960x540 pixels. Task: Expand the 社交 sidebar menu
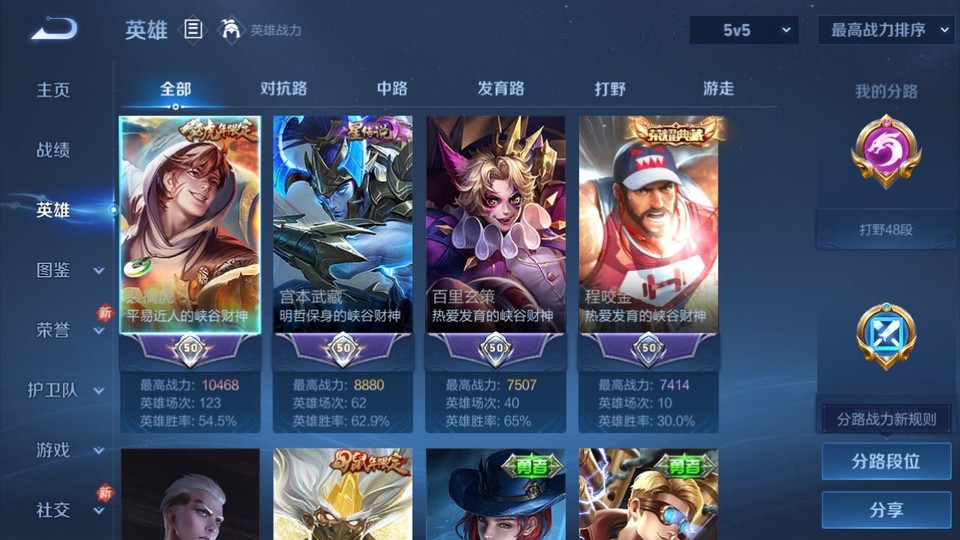68,510
